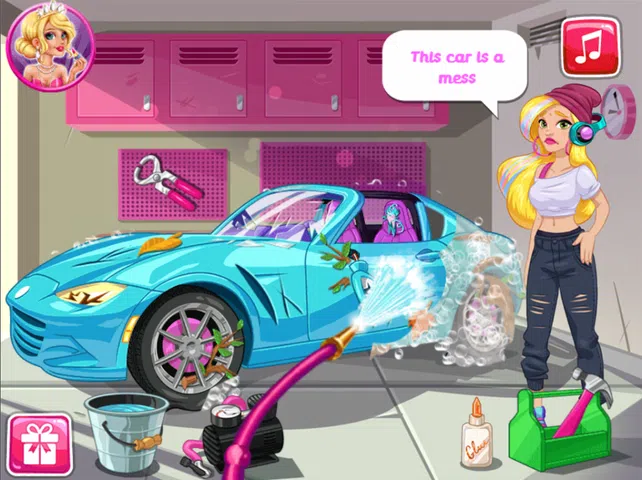Click the blonde princess portrait icon
This screenshot has height=480, width=642.
point(49,46)
